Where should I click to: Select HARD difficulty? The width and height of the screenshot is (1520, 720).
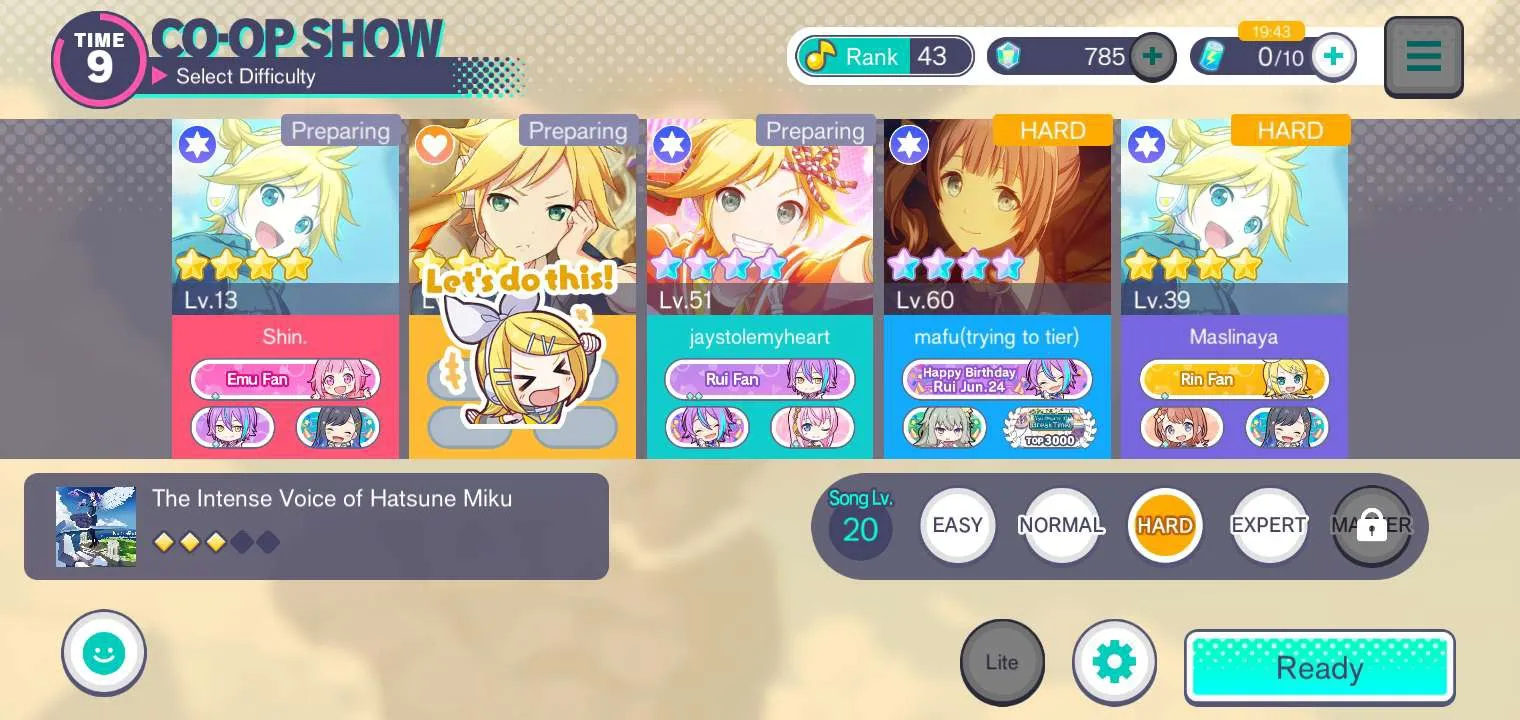coord(1164,526)
